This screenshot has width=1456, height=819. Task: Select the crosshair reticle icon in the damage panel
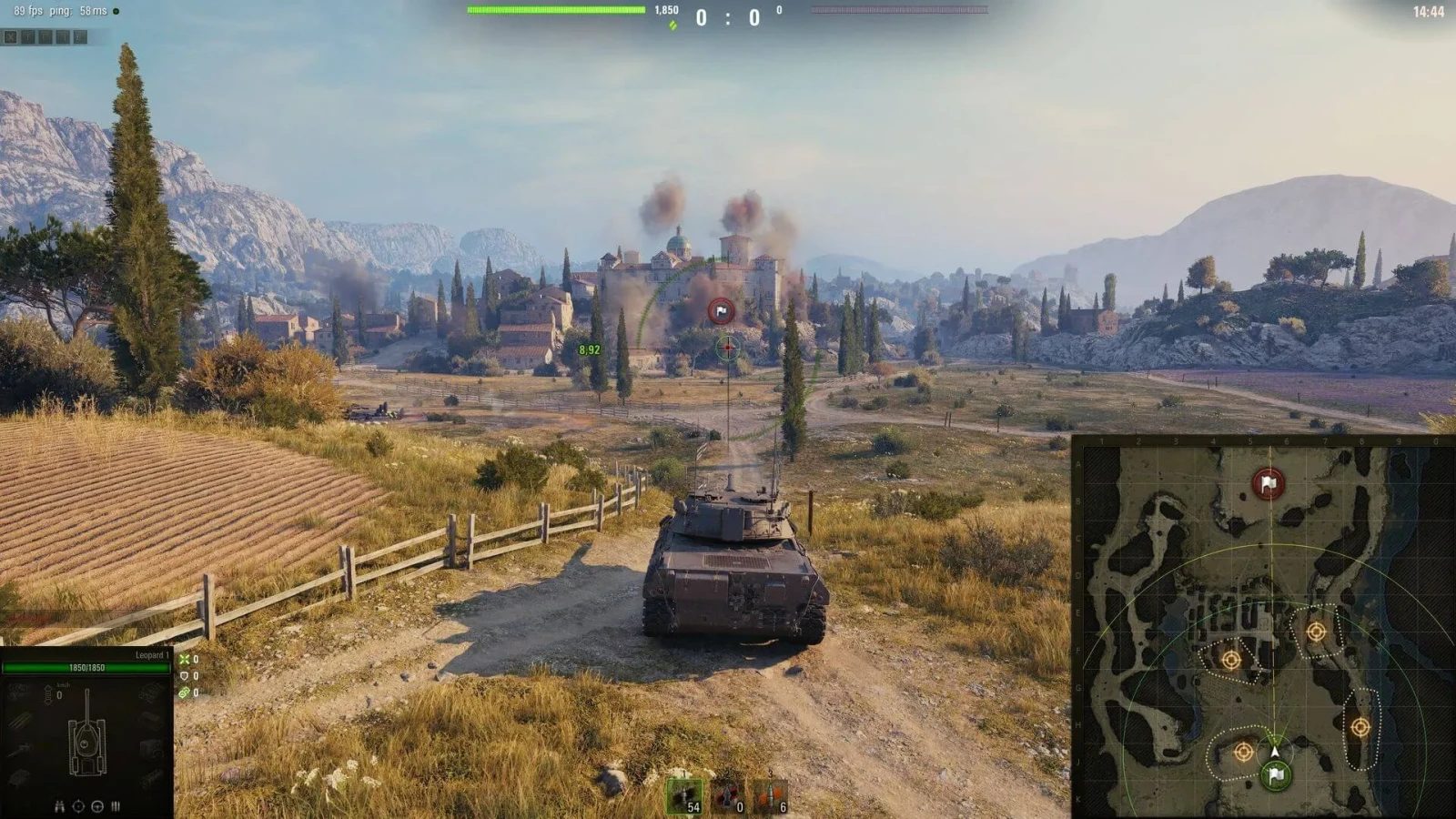pos(78,807)
